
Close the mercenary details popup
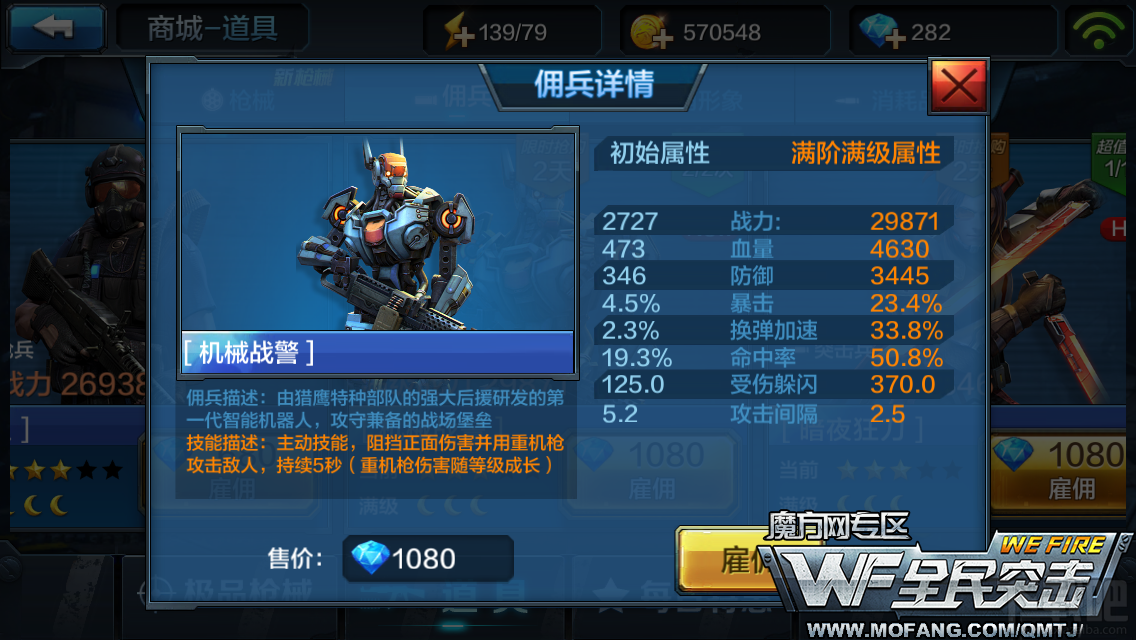(x=958, y=86)
